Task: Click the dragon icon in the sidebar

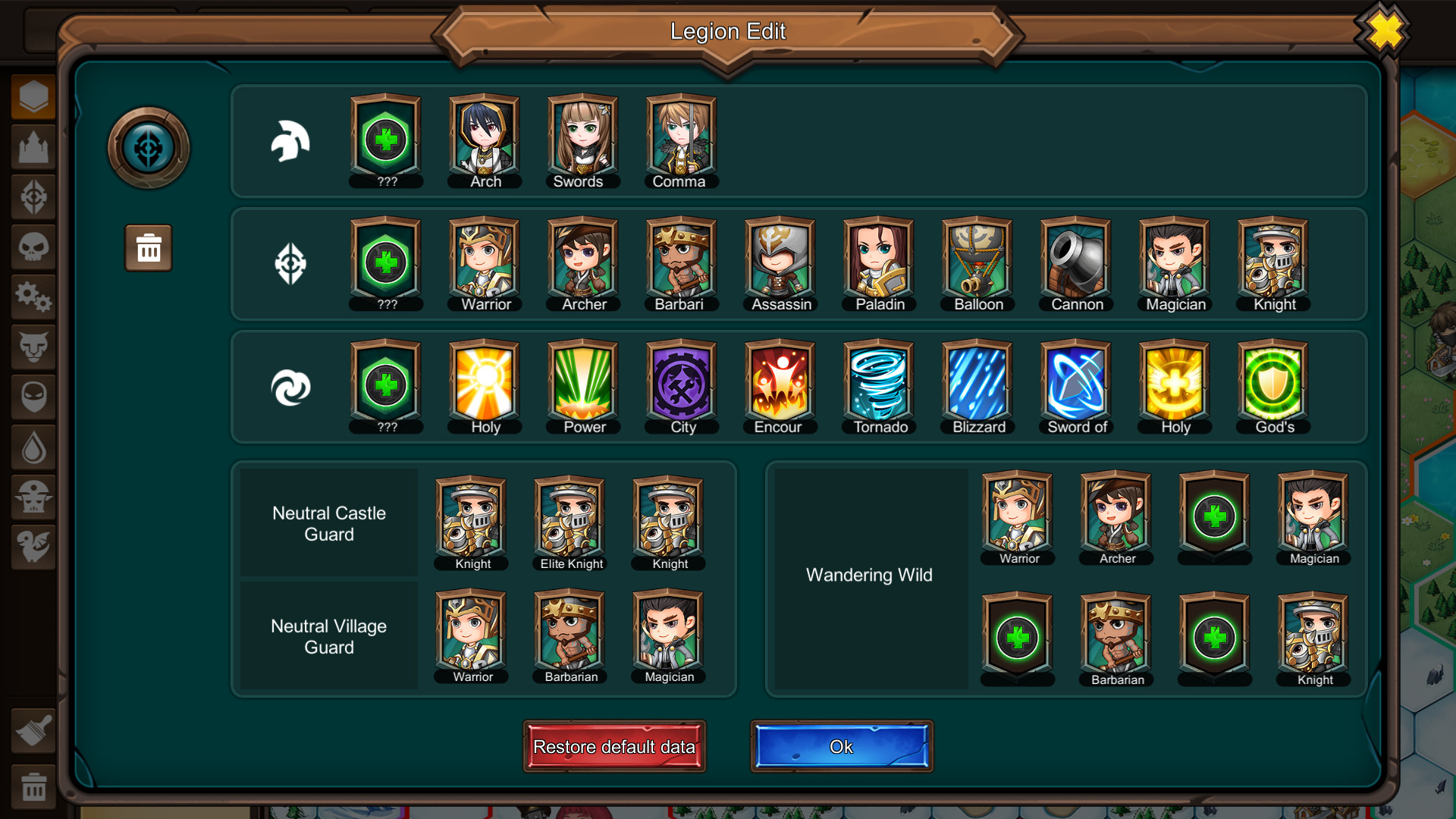Action: (x=33, y=548)
